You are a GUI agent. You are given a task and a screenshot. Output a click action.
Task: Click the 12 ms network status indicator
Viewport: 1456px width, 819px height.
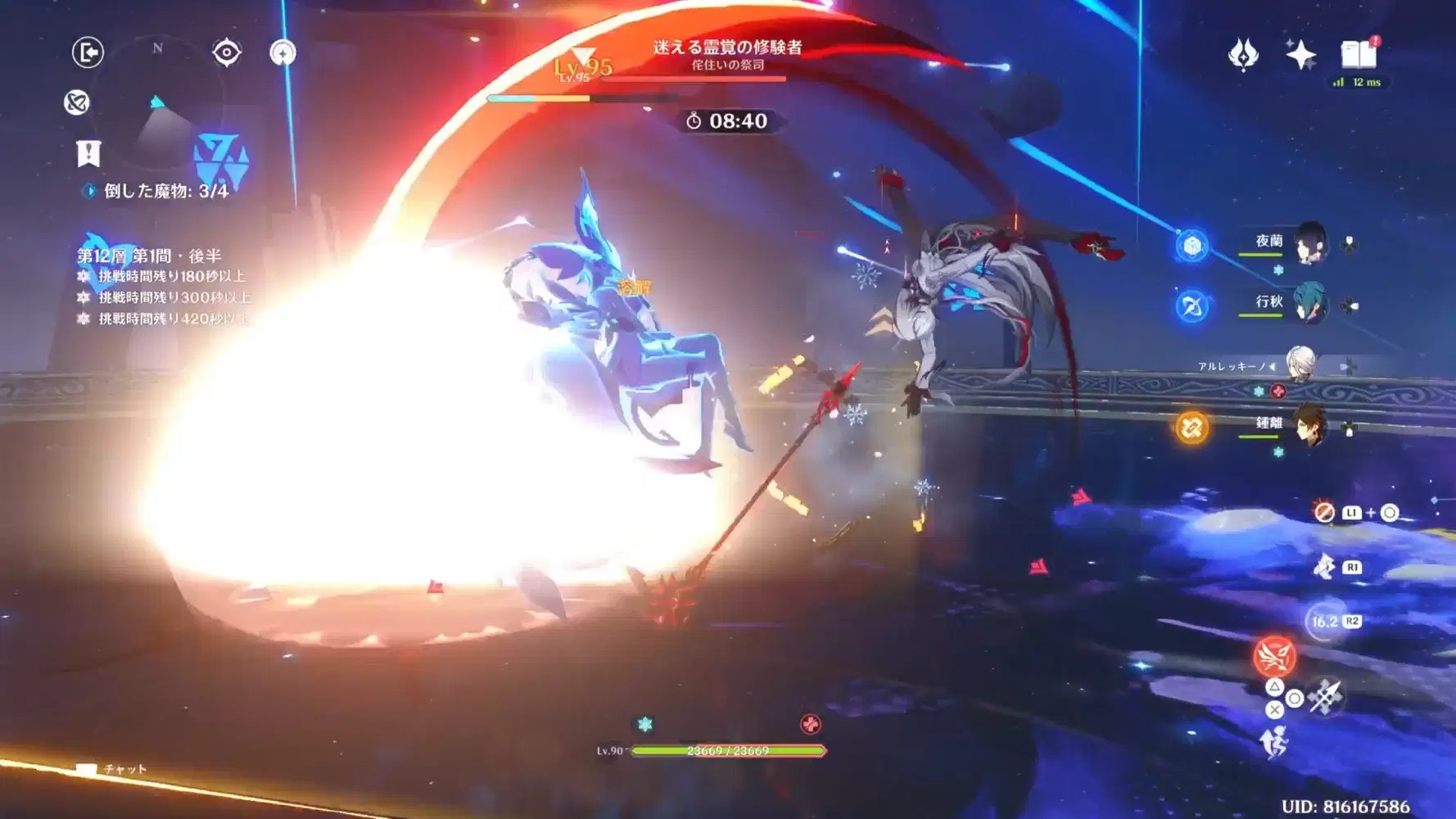click(x=1361, y=82)
